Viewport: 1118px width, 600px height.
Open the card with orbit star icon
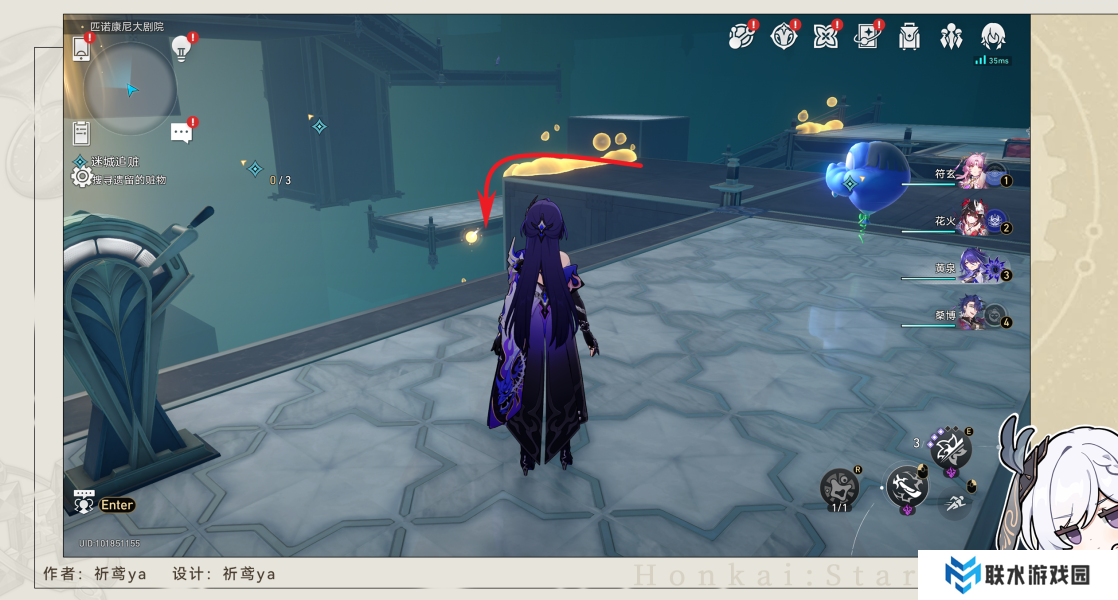click(x=866, y=37)
